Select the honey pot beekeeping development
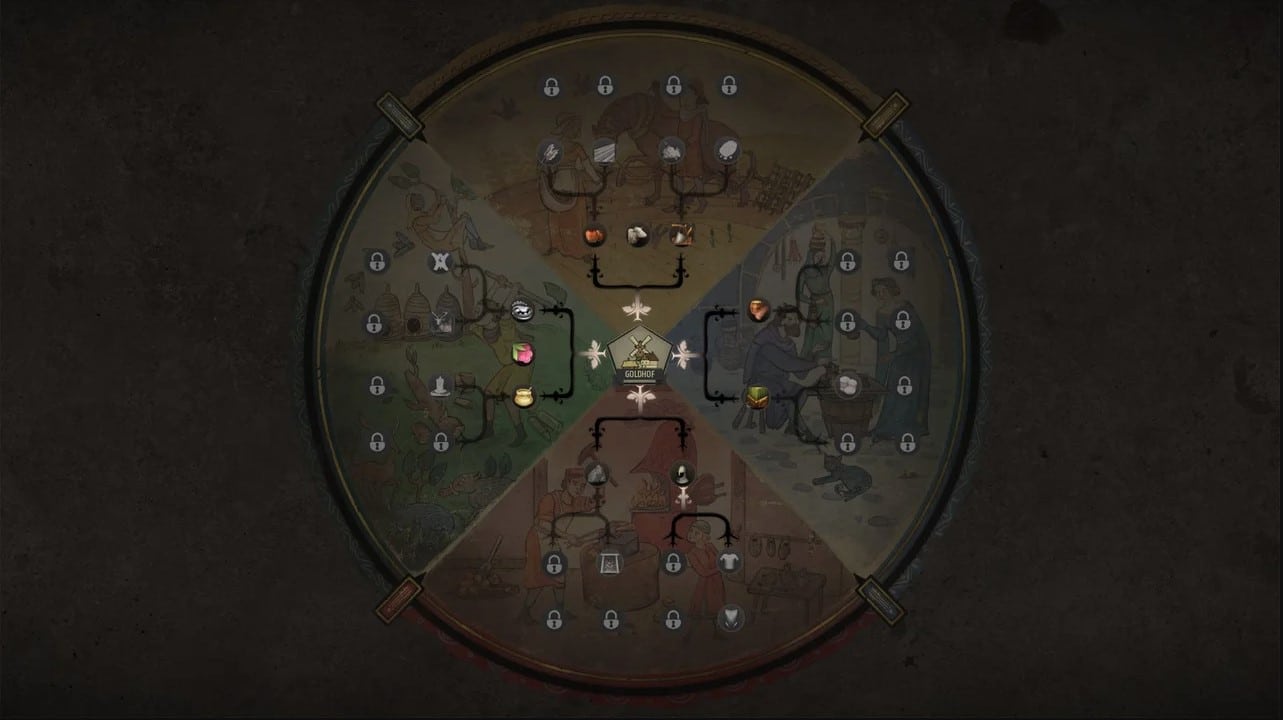1283x720 pixels. [523, 395]
